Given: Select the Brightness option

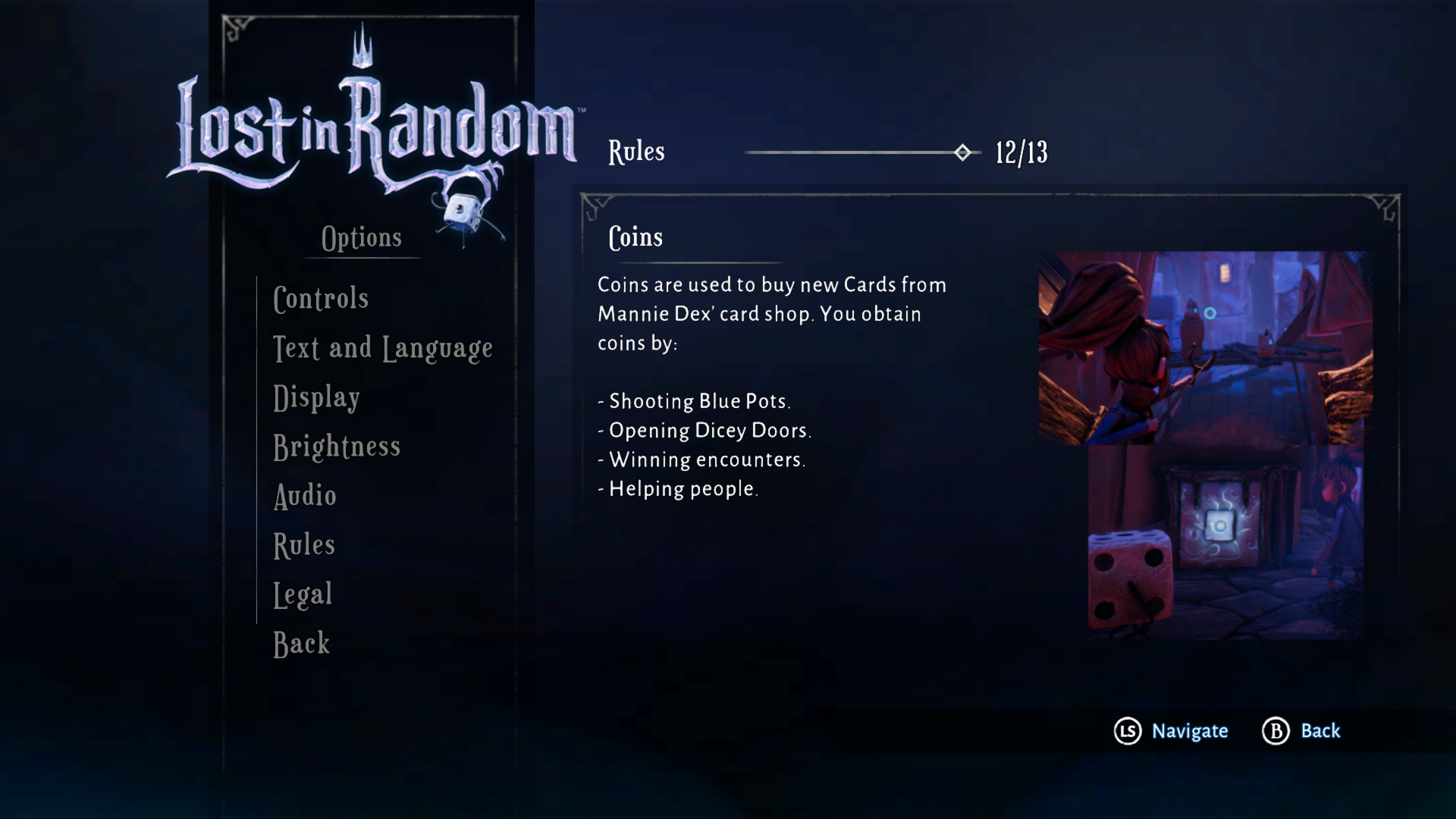Looking at the screenshot, I should point(337,447).
